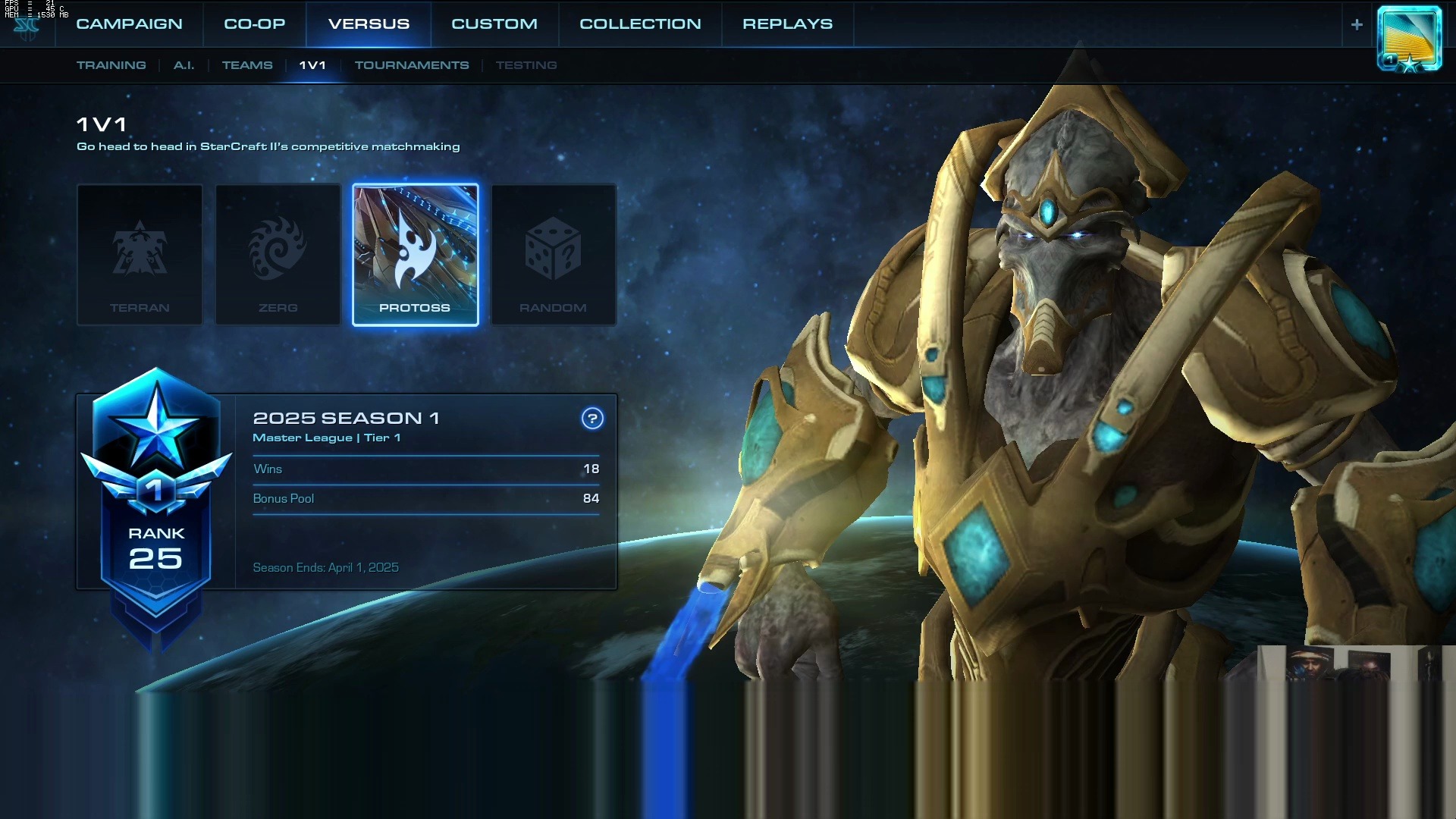Switch to the Co-op tab
The width and height of the screenshot is (1456, 819).
click(254, 24)
